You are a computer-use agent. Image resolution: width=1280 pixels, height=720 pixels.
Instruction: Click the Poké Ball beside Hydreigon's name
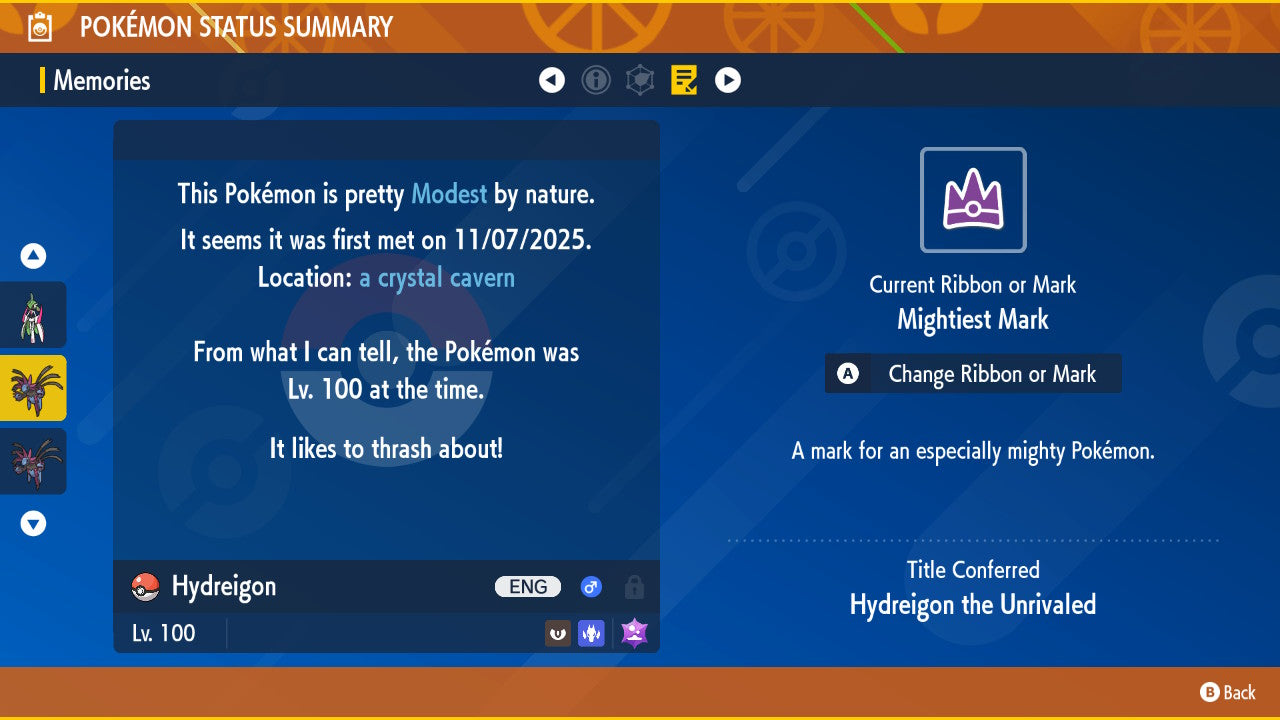coord(143,587)
